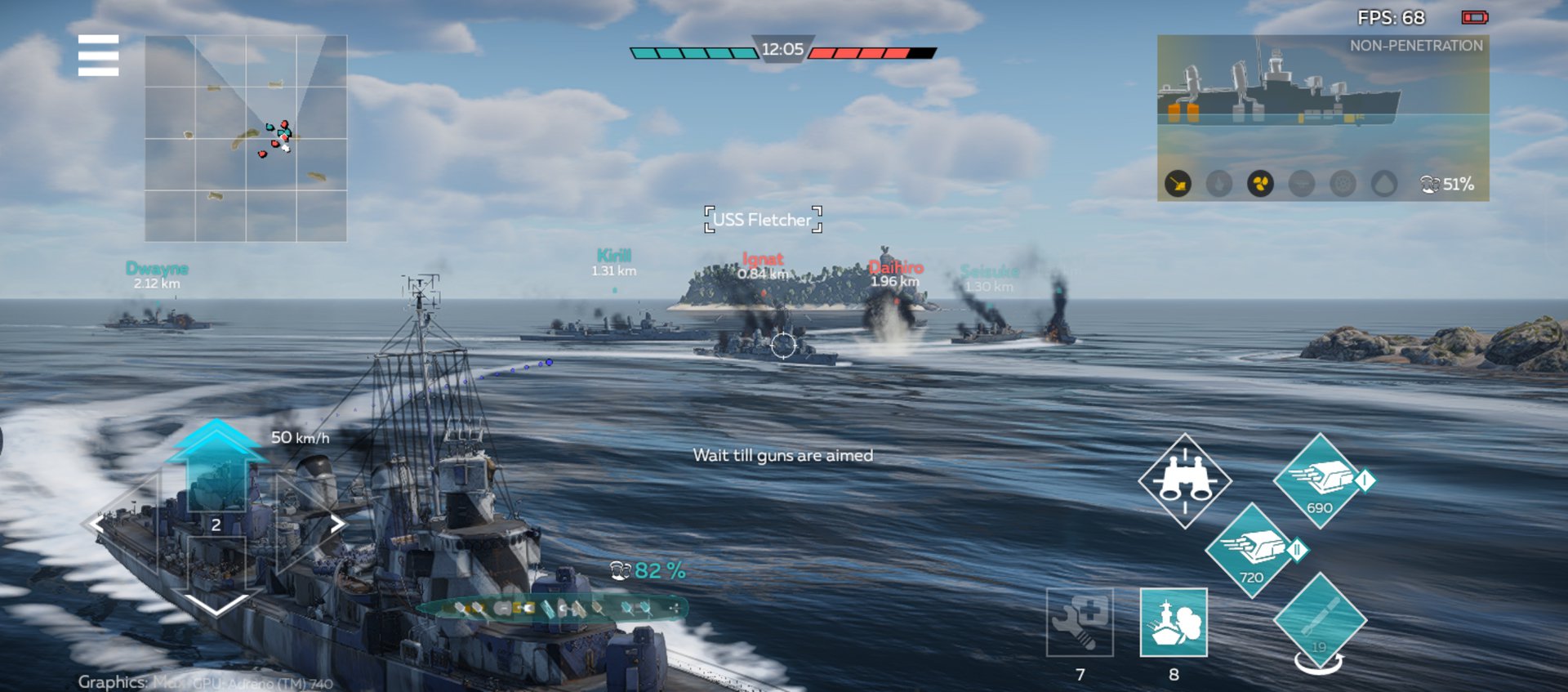Tap the enemy ship damage panel
This screenshot has width=1568, height=692.
point(1322,118)
